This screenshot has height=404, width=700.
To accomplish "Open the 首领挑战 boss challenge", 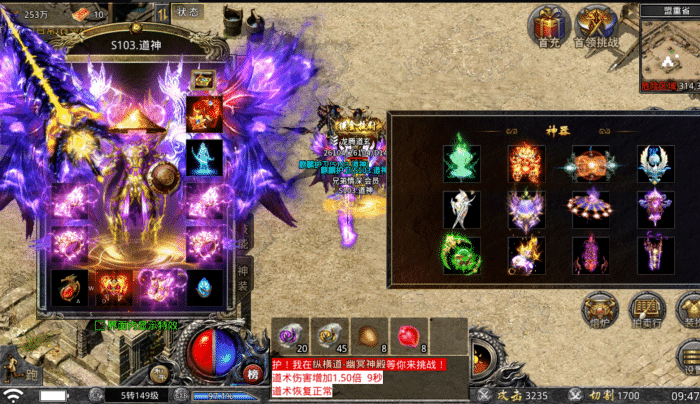I will pyautogui.click(x=598, y=25).
